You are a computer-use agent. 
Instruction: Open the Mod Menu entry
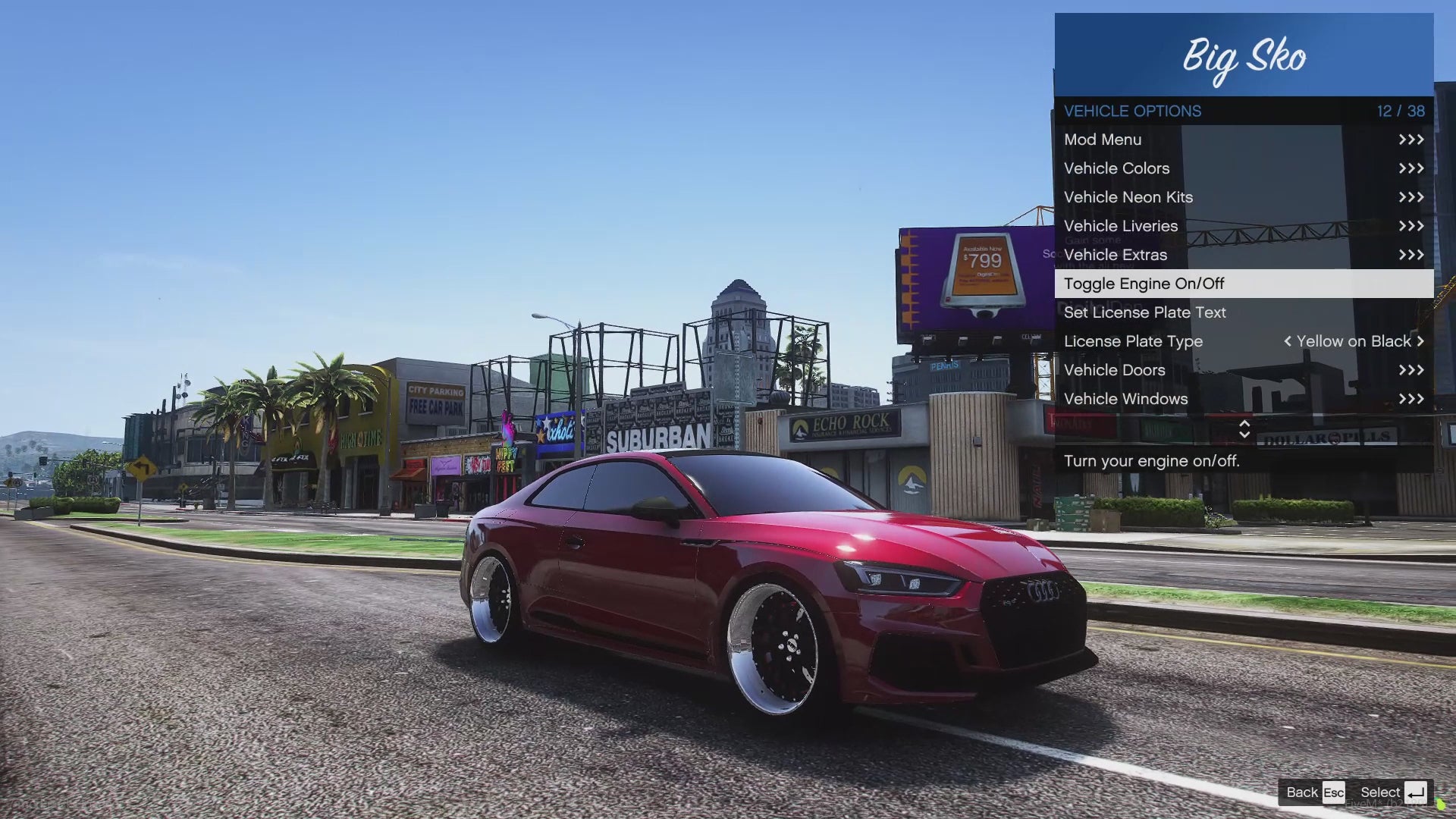coord(1244,140)
